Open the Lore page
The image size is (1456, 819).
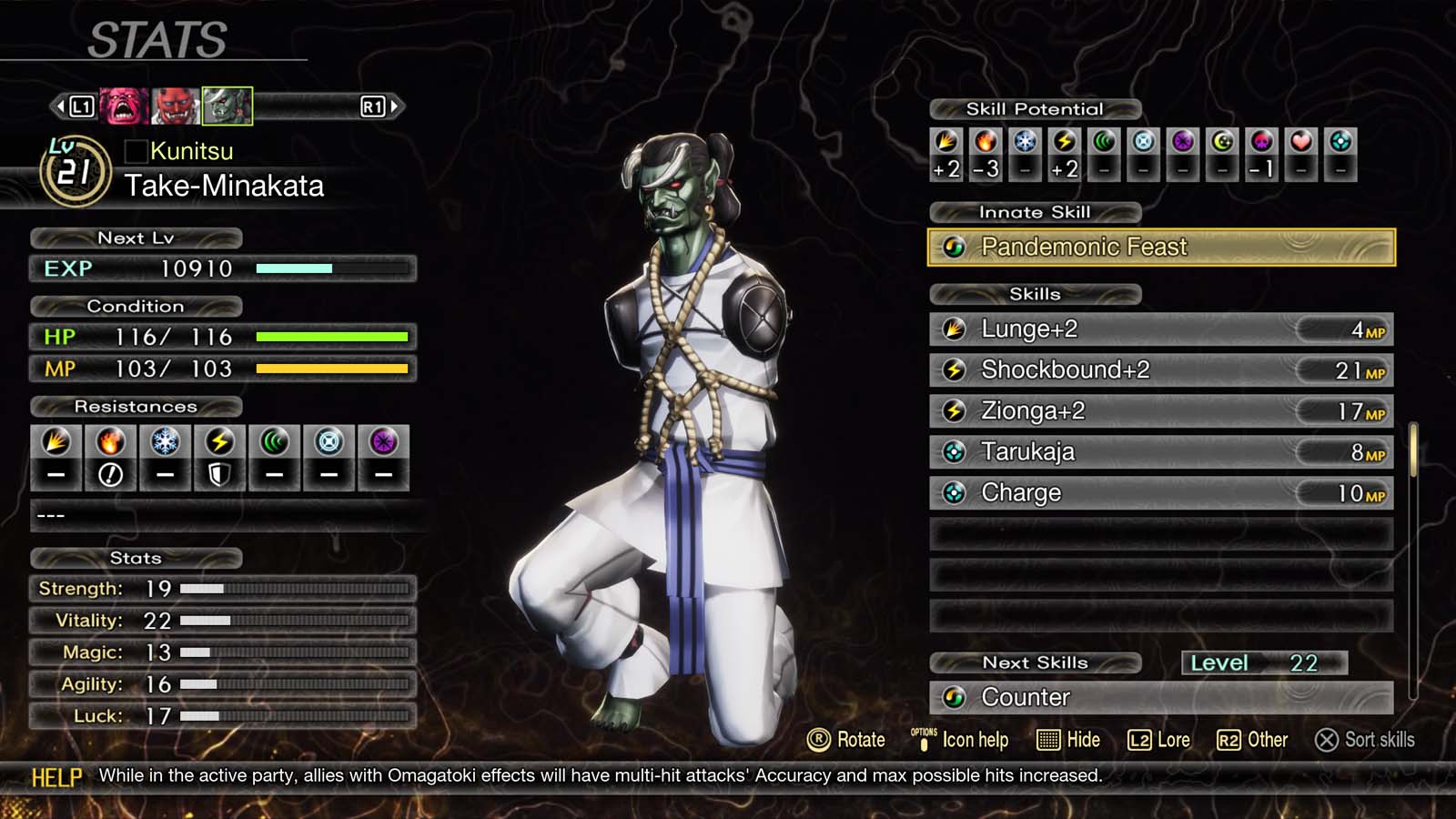[x=1158, y=740]
